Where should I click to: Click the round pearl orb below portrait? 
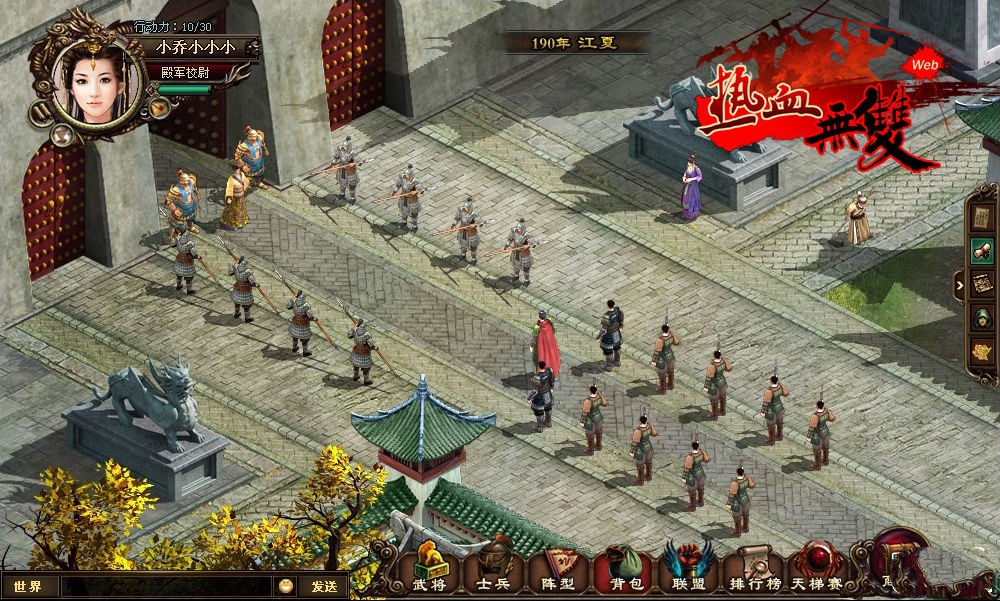point(62,134)
